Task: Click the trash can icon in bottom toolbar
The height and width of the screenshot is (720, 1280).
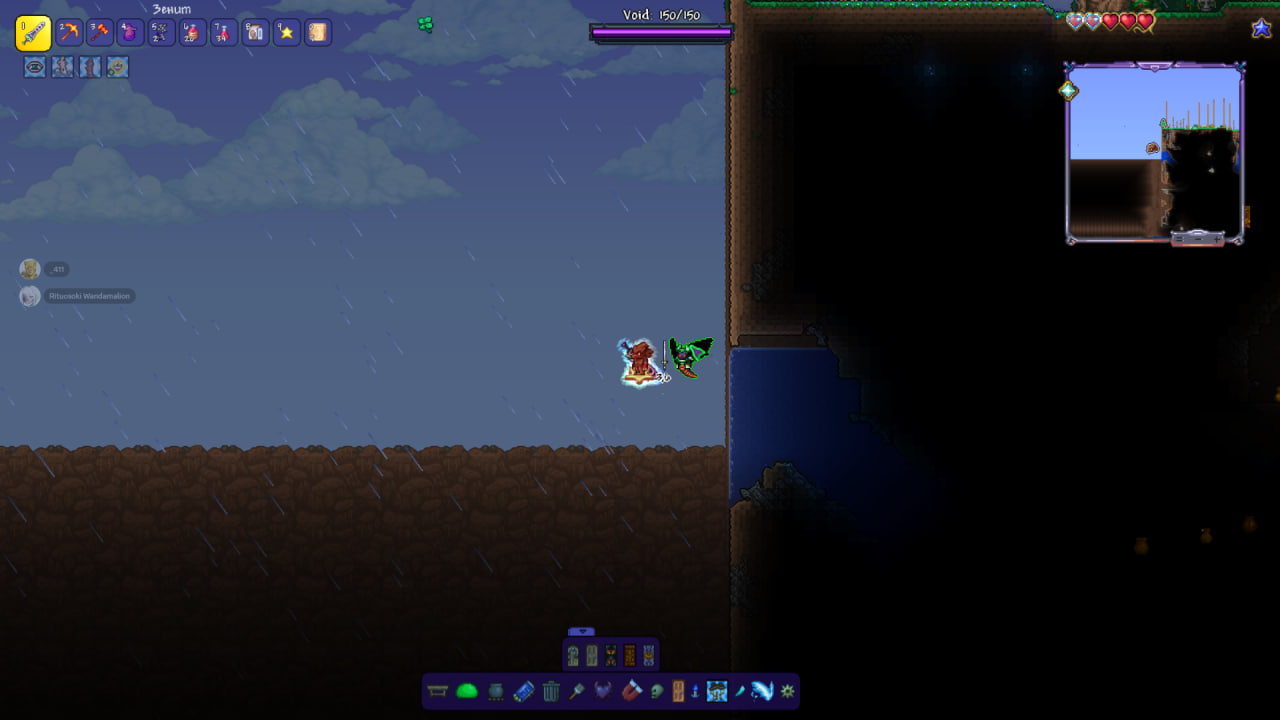Action: click(551, 691)
